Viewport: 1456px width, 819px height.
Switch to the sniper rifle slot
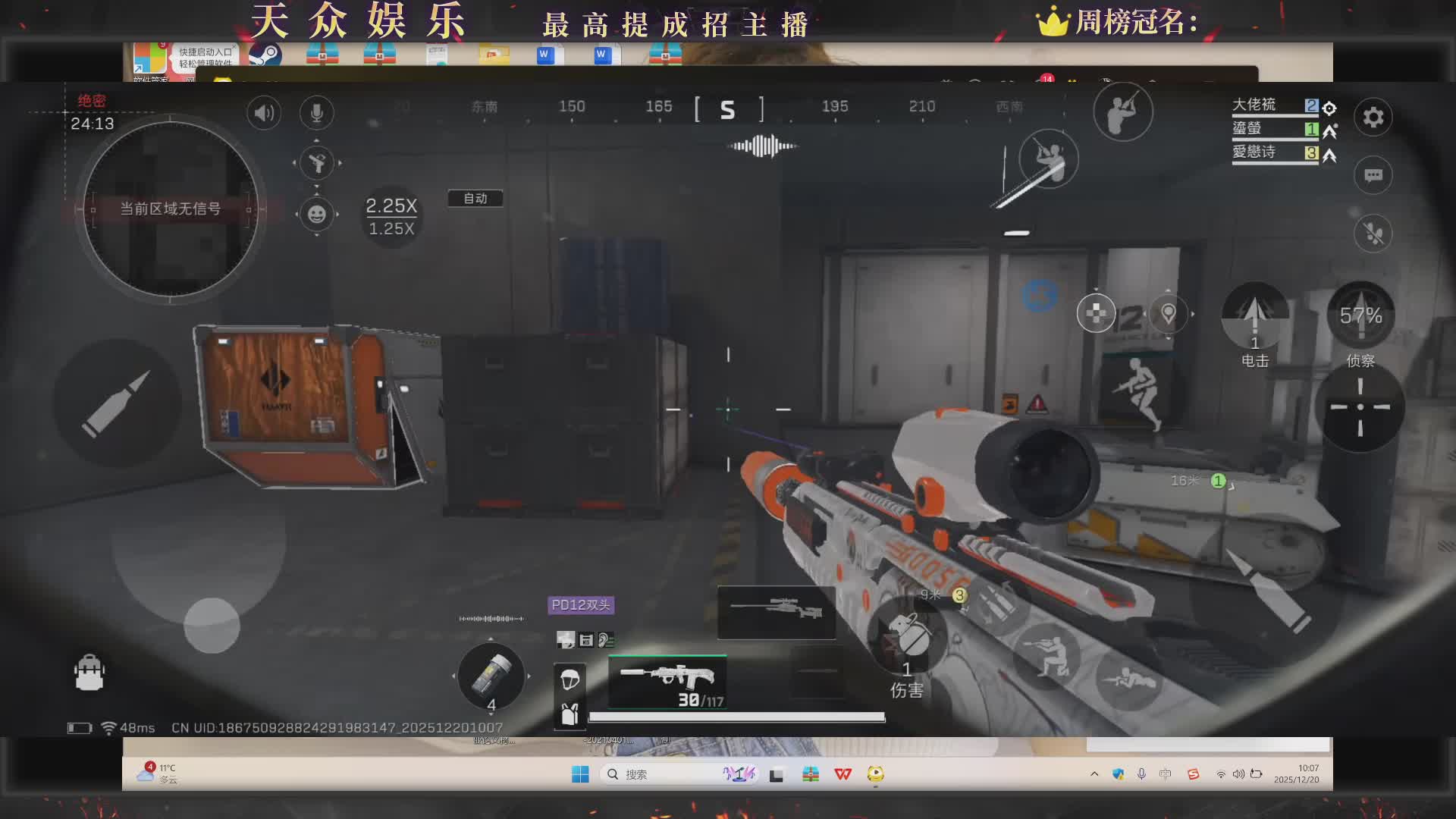click(x=777, y=611)
